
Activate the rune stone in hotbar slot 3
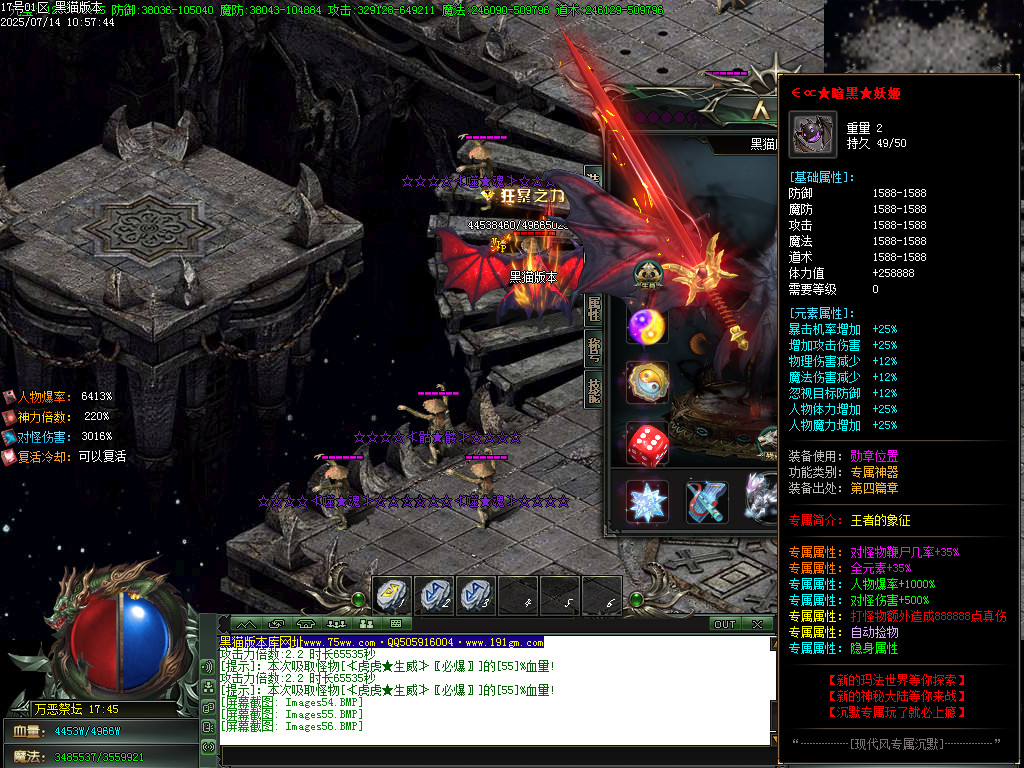click(x=475, y=596)
